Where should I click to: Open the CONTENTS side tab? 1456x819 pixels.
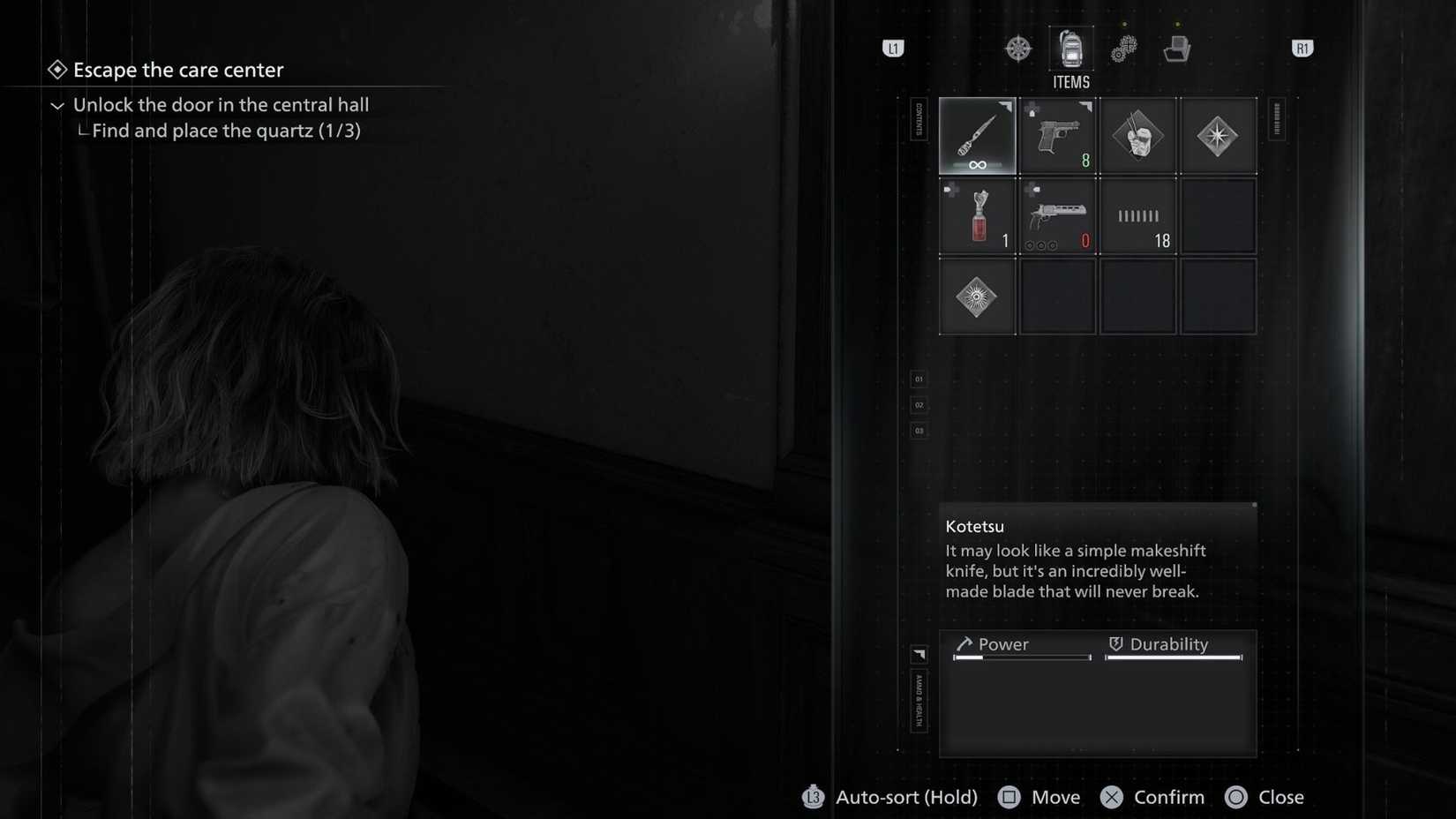click(x=918, y=122)
